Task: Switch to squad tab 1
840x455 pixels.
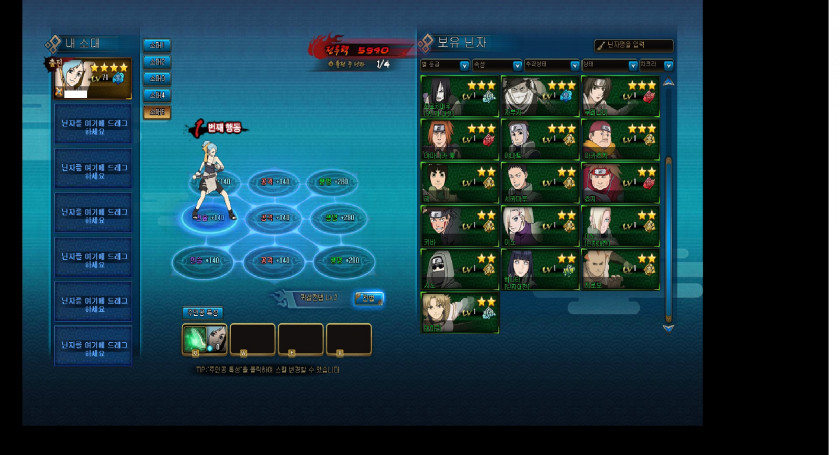Action: (x=156, y=45)
